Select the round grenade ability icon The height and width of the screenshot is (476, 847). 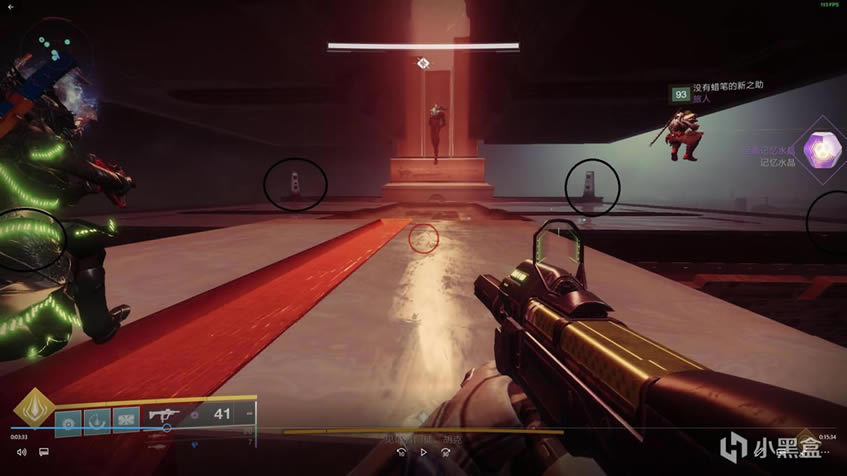tap(69, 423)
